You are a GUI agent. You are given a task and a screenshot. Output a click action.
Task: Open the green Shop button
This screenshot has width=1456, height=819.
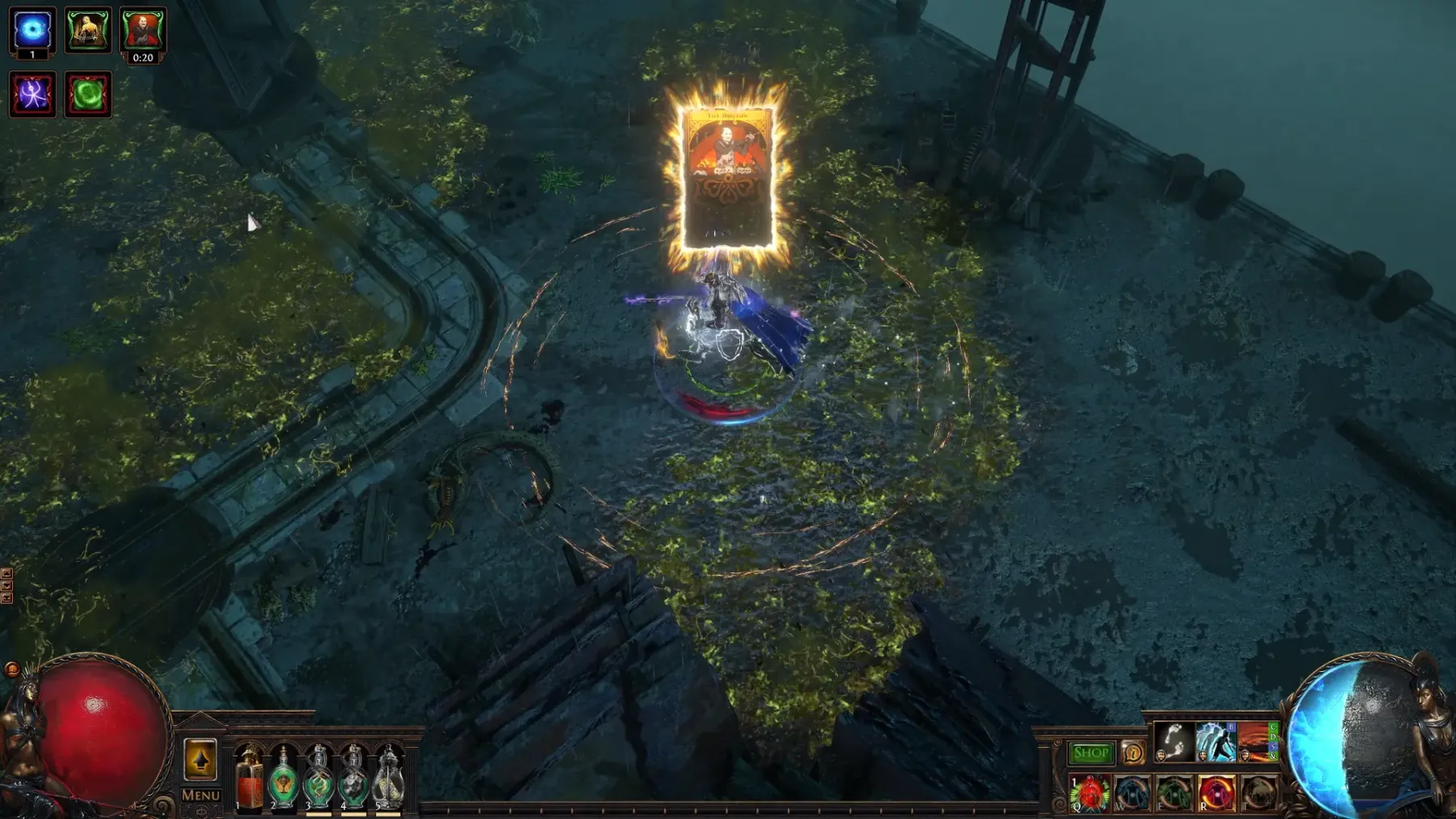pos(1090,754)
